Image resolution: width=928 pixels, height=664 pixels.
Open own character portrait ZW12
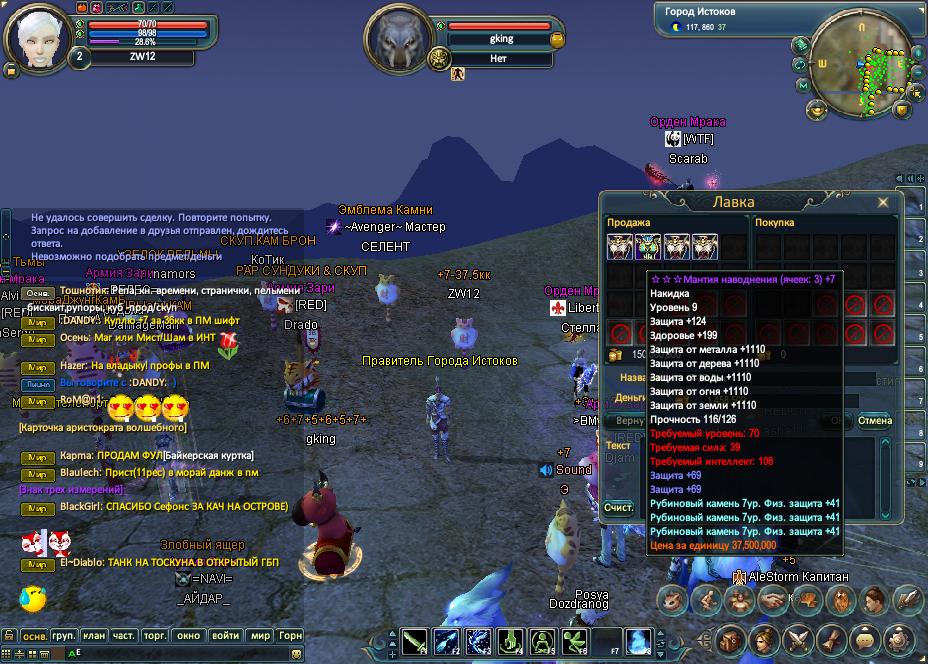(36, 38)
